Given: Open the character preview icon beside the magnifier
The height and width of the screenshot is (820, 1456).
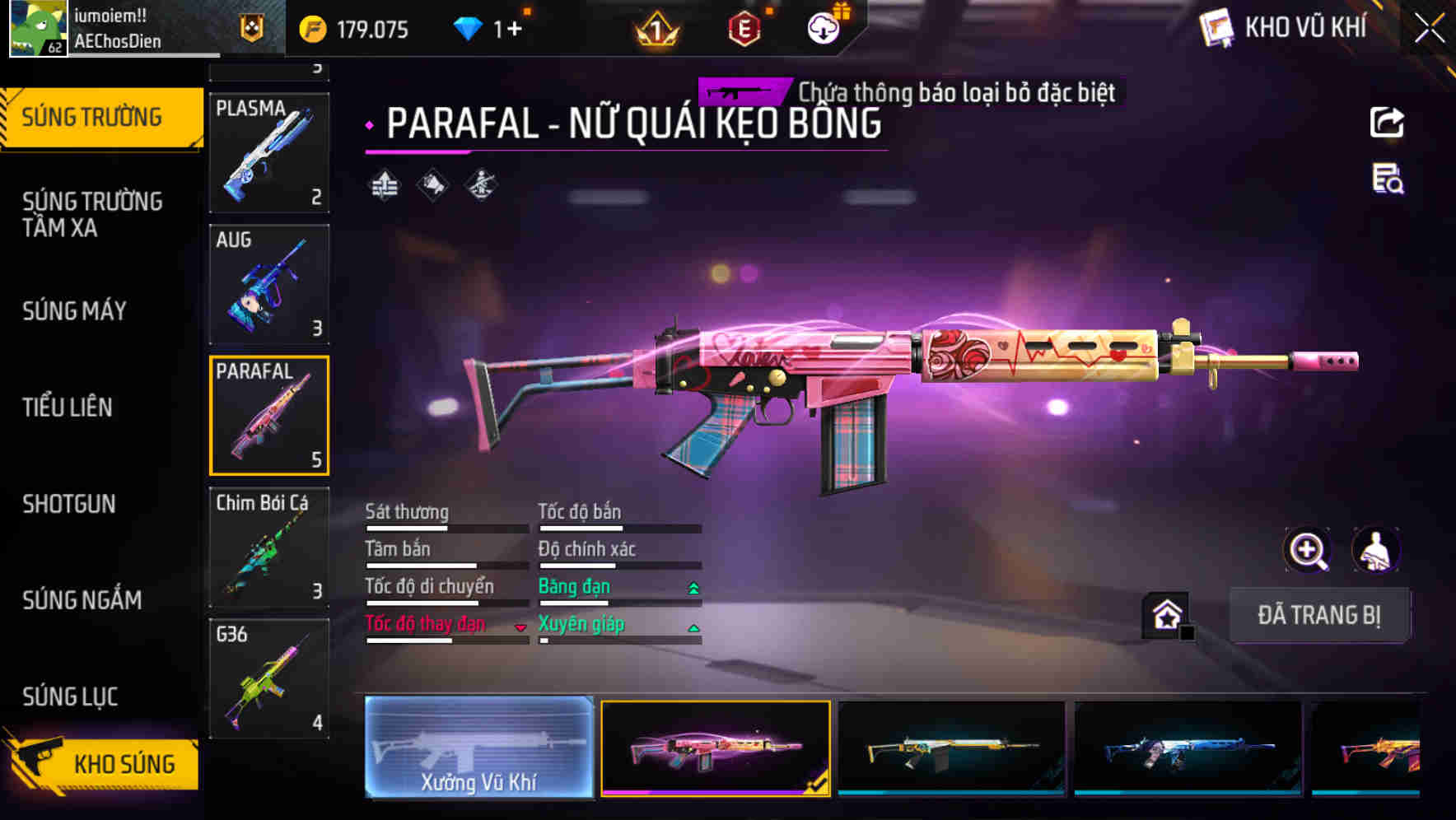Looking at the screenshot, I should click(1373, 550).
